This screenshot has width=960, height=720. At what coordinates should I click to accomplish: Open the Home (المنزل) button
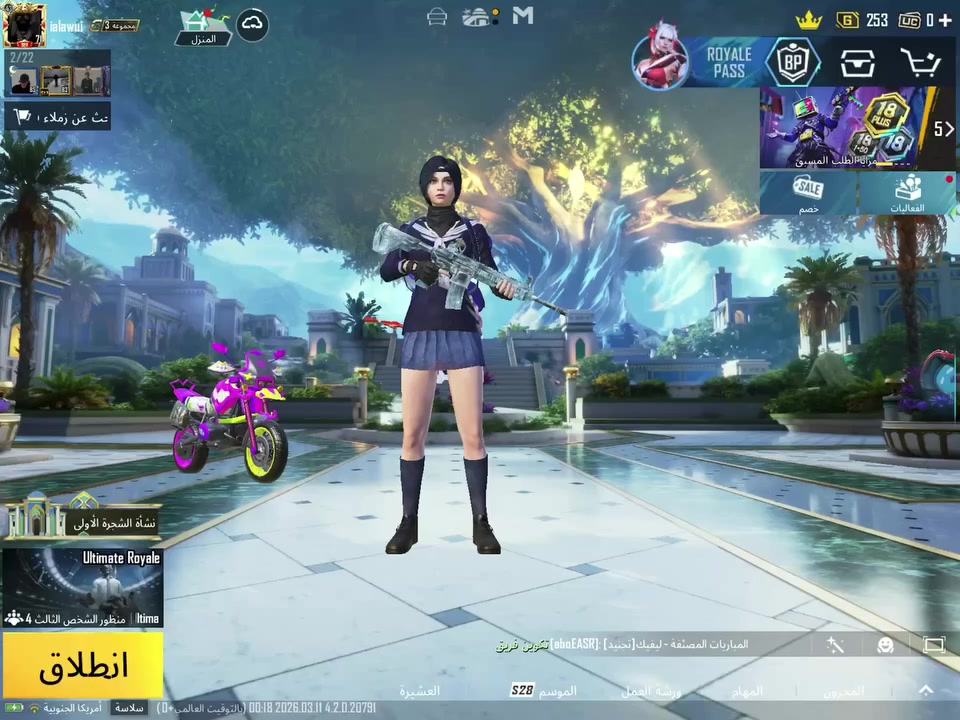pos(203,27)
